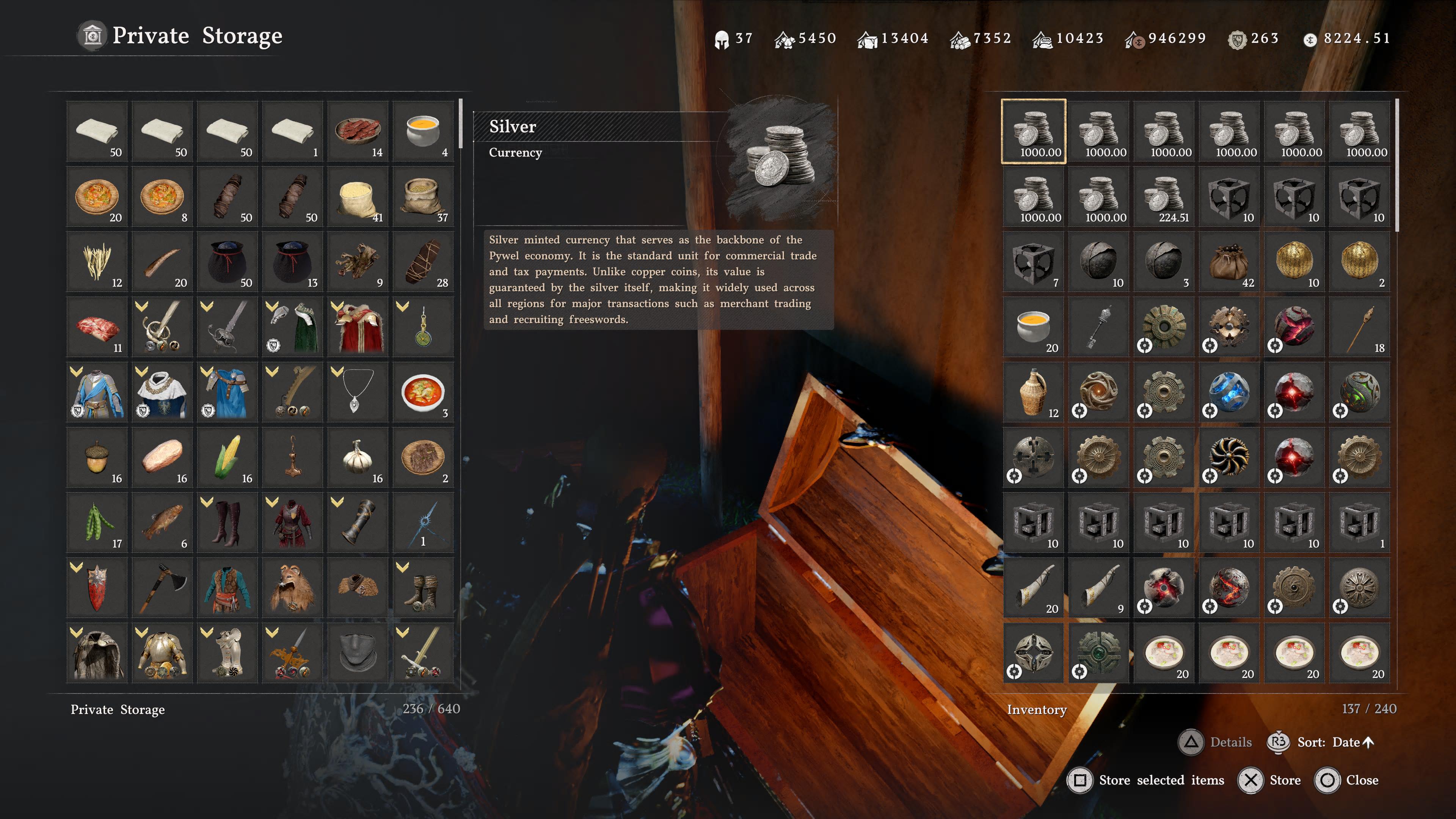Pick the golden plate armor chestpiece
The width and height of the screenshot is (1456, 819).
(x=162, y=653)
